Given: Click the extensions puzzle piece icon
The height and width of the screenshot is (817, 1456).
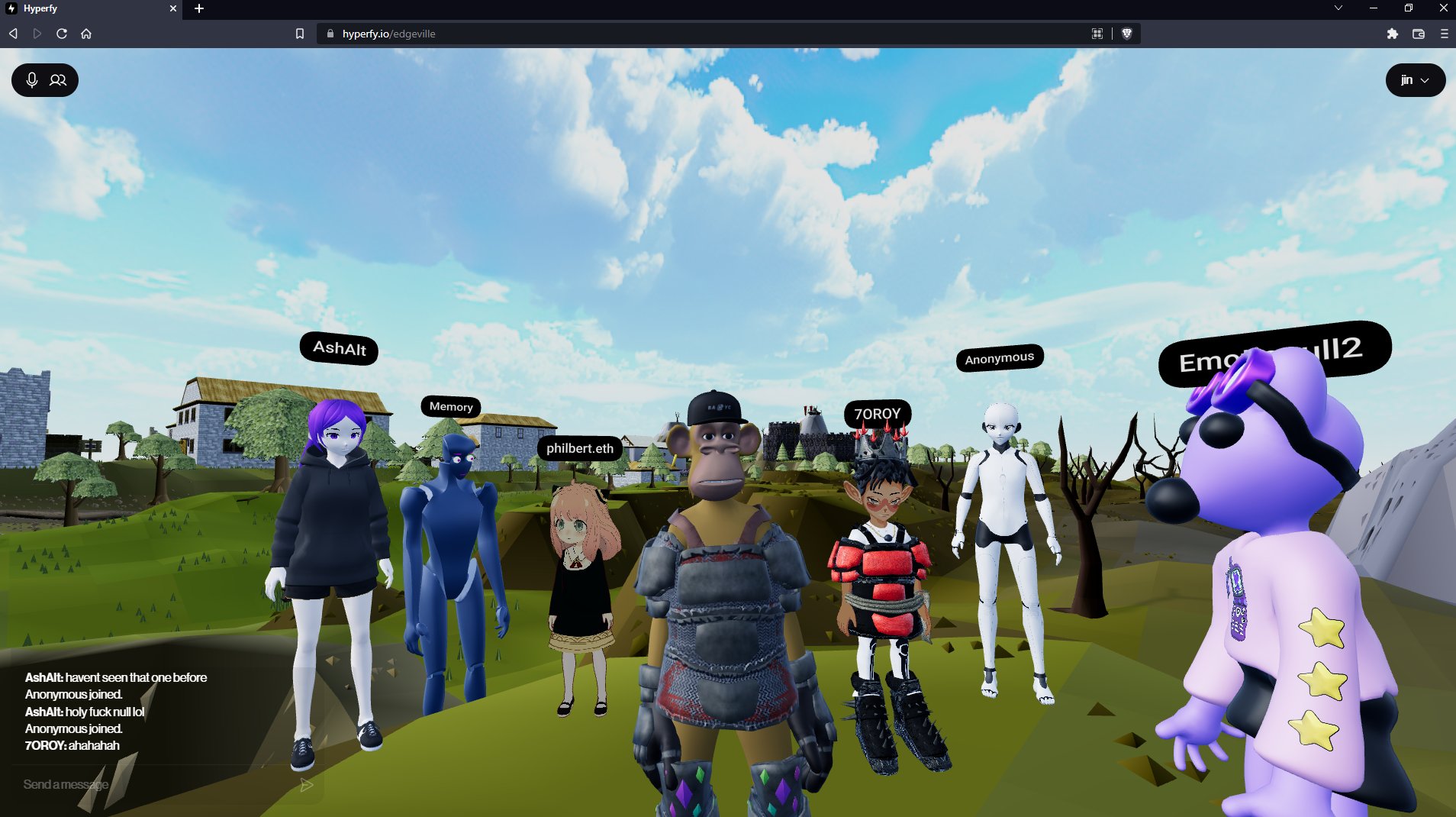Looking at the screenshot, I should tap(1393, 33).
